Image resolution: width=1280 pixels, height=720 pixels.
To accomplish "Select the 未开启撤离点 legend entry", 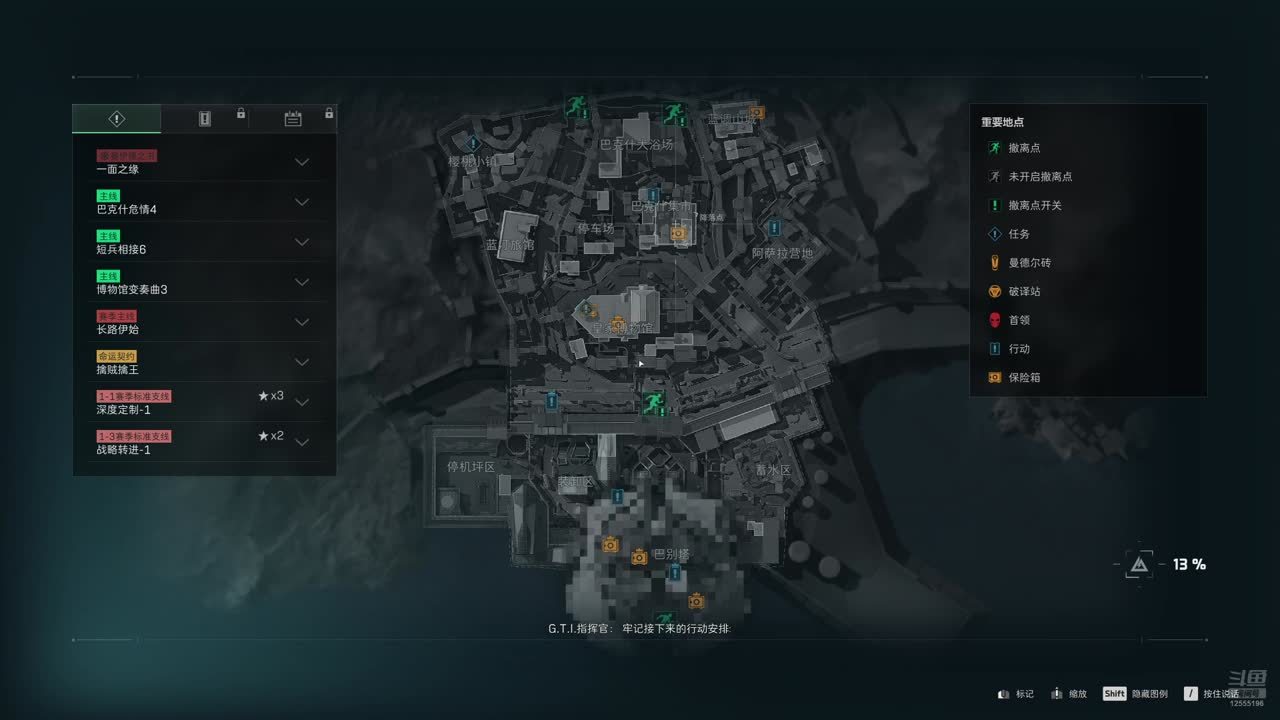I will [x=1039, y=177].
